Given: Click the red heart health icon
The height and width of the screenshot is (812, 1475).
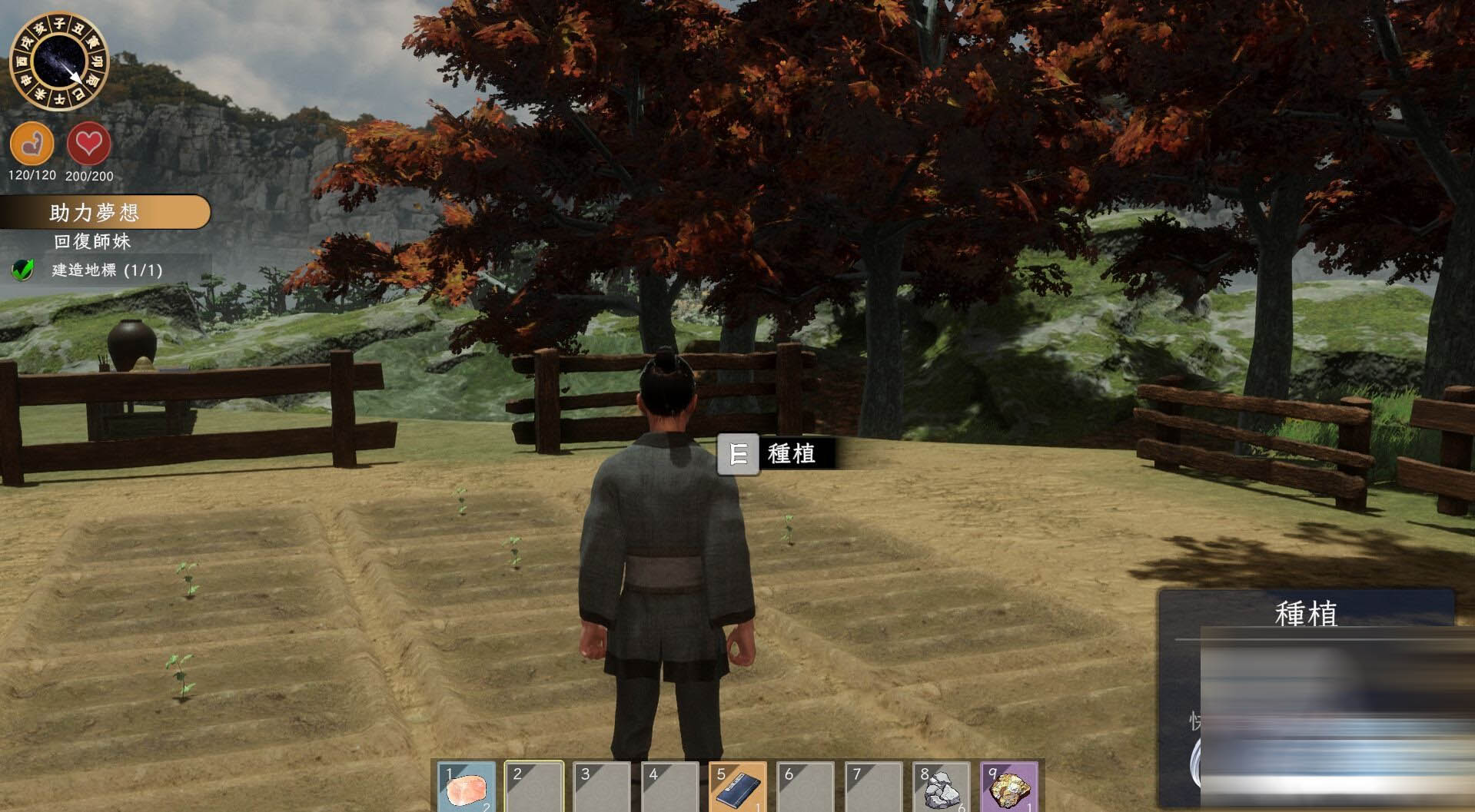Looking at the screenshot, I should [x=89, y=144].
